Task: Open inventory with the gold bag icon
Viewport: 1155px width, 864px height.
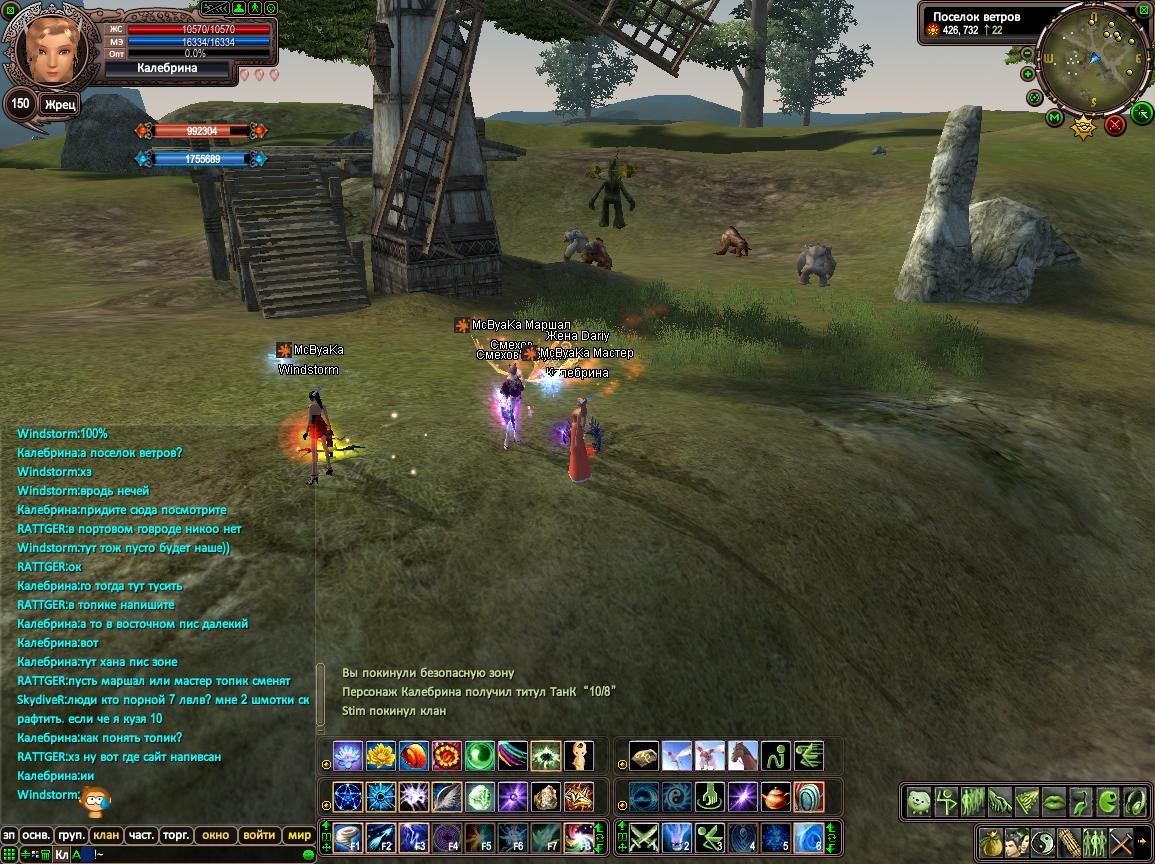Action: [992, 841]
